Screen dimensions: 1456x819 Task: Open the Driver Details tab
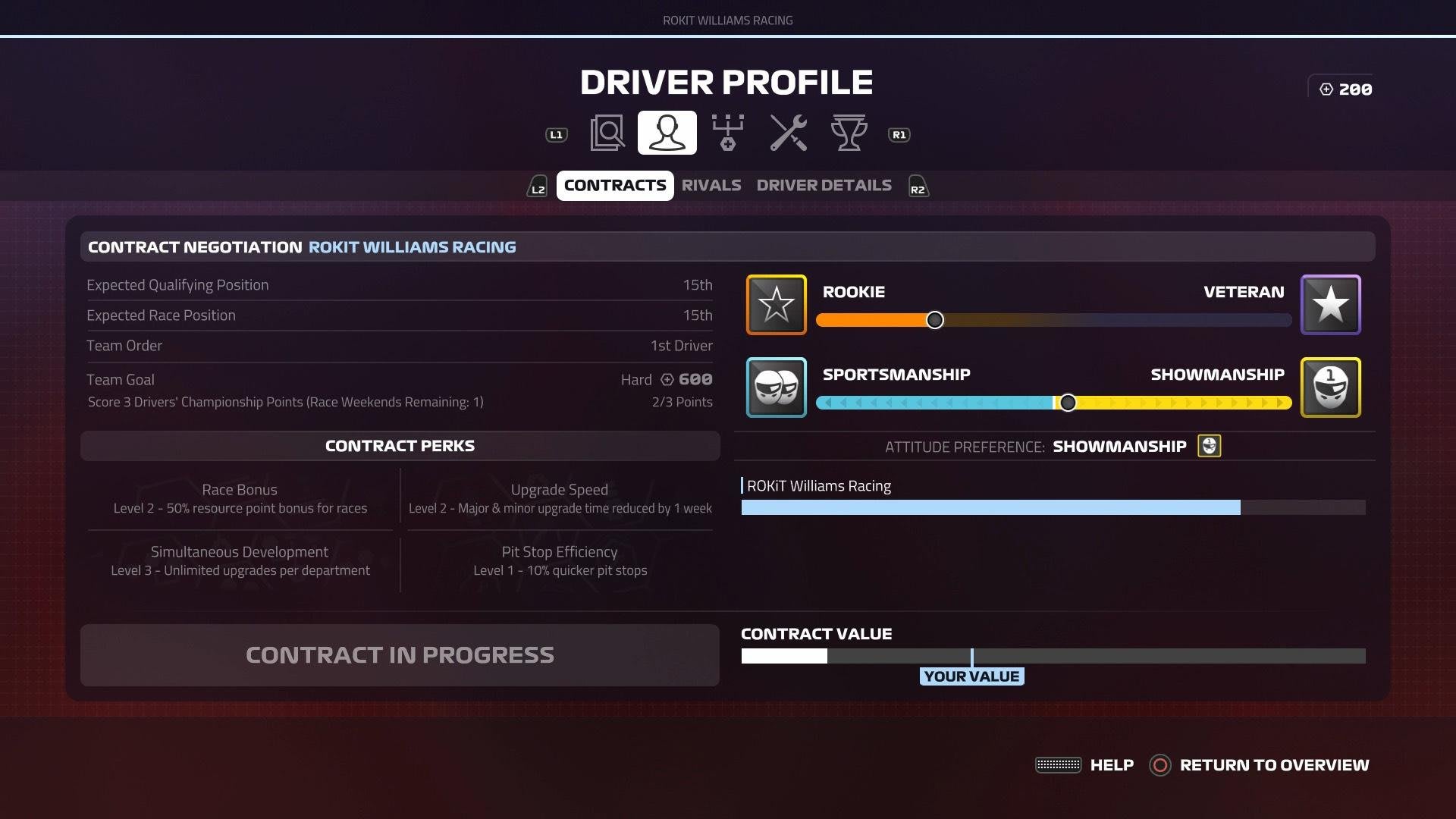coord(824,186)
